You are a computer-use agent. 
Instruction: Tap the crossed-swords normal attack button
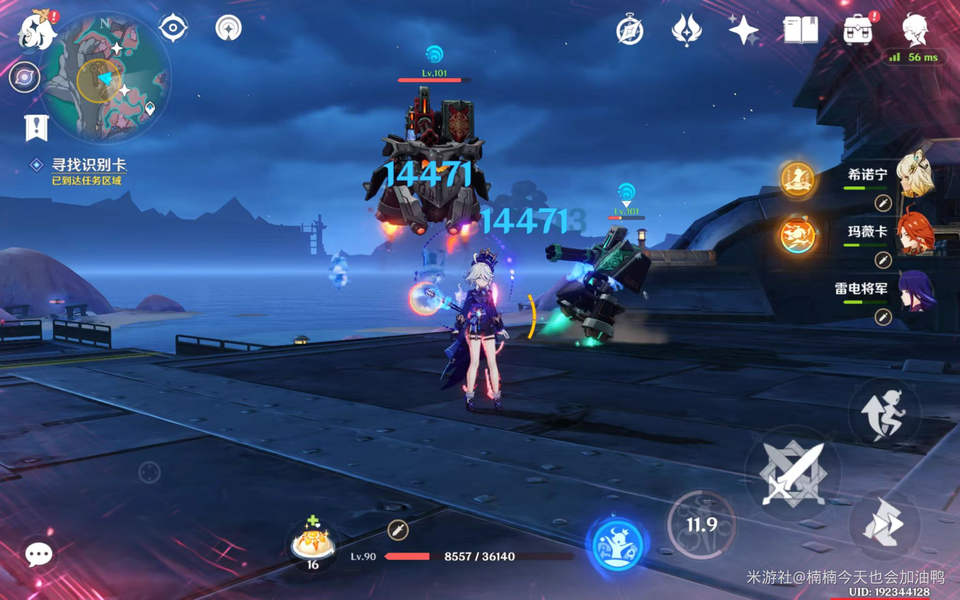click(x=791, y=472)
